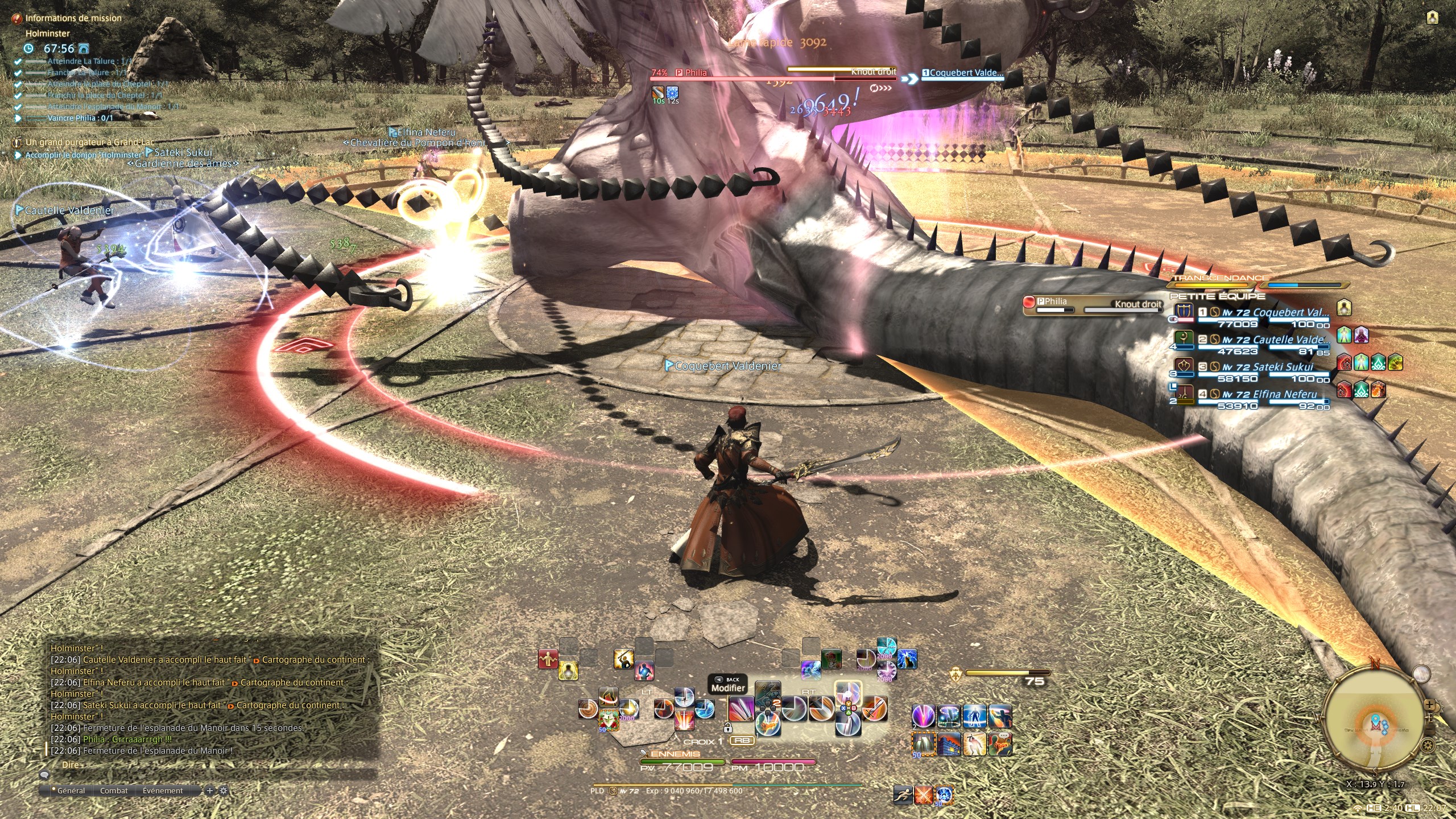This screenshot has width=1456, height=819.
Task: Click the 'Vaincre Philia' mission objective
Action: 80,118
